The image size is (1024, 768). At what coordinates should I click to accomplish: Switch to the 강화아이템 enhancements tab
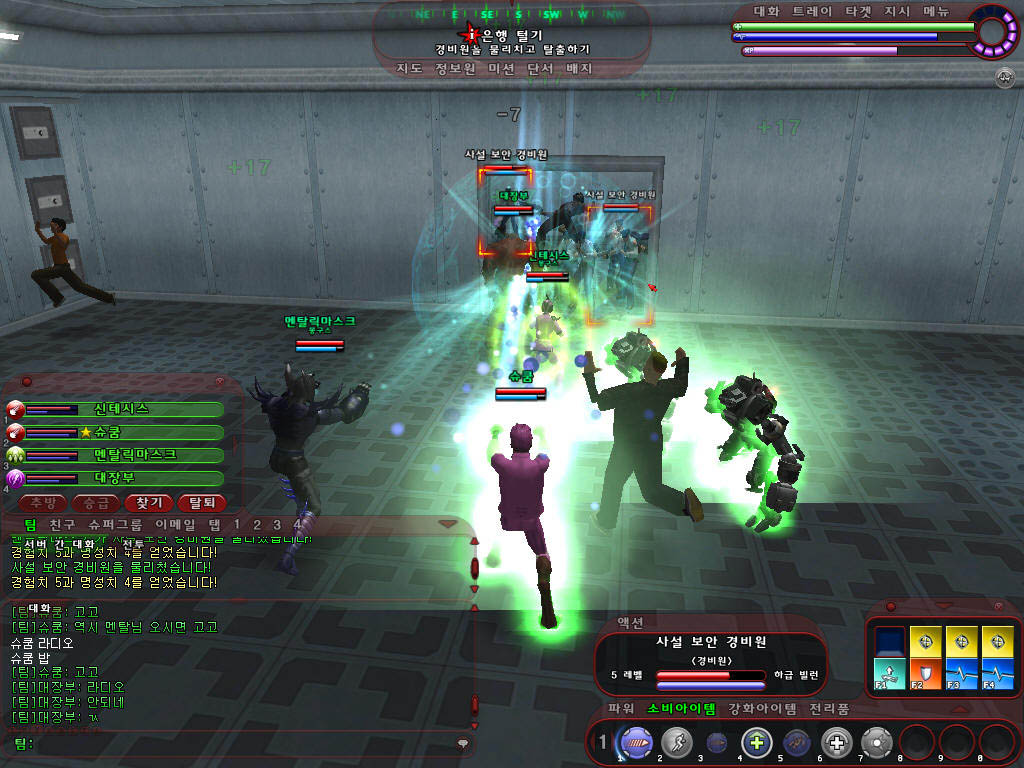point(763,709)
